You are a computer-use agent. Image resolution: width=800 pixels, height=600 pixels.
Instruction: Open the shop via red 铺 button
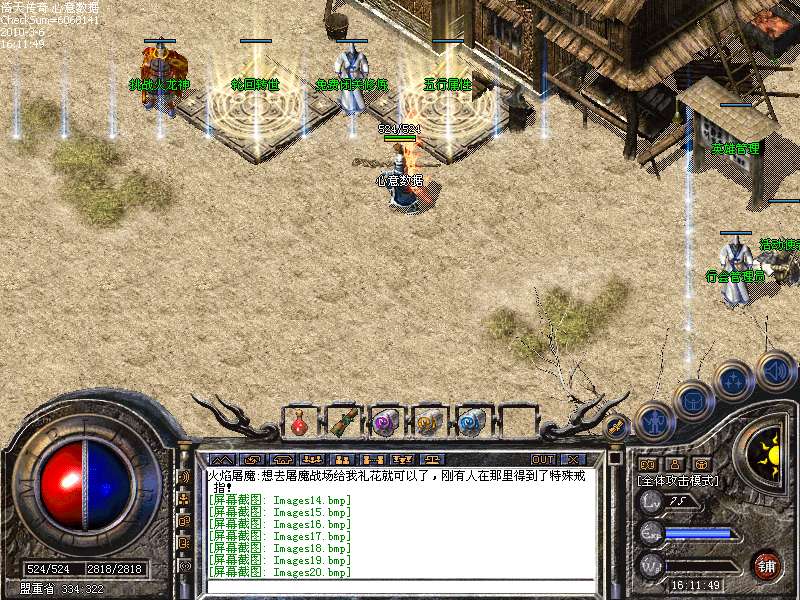pos(767,565)
